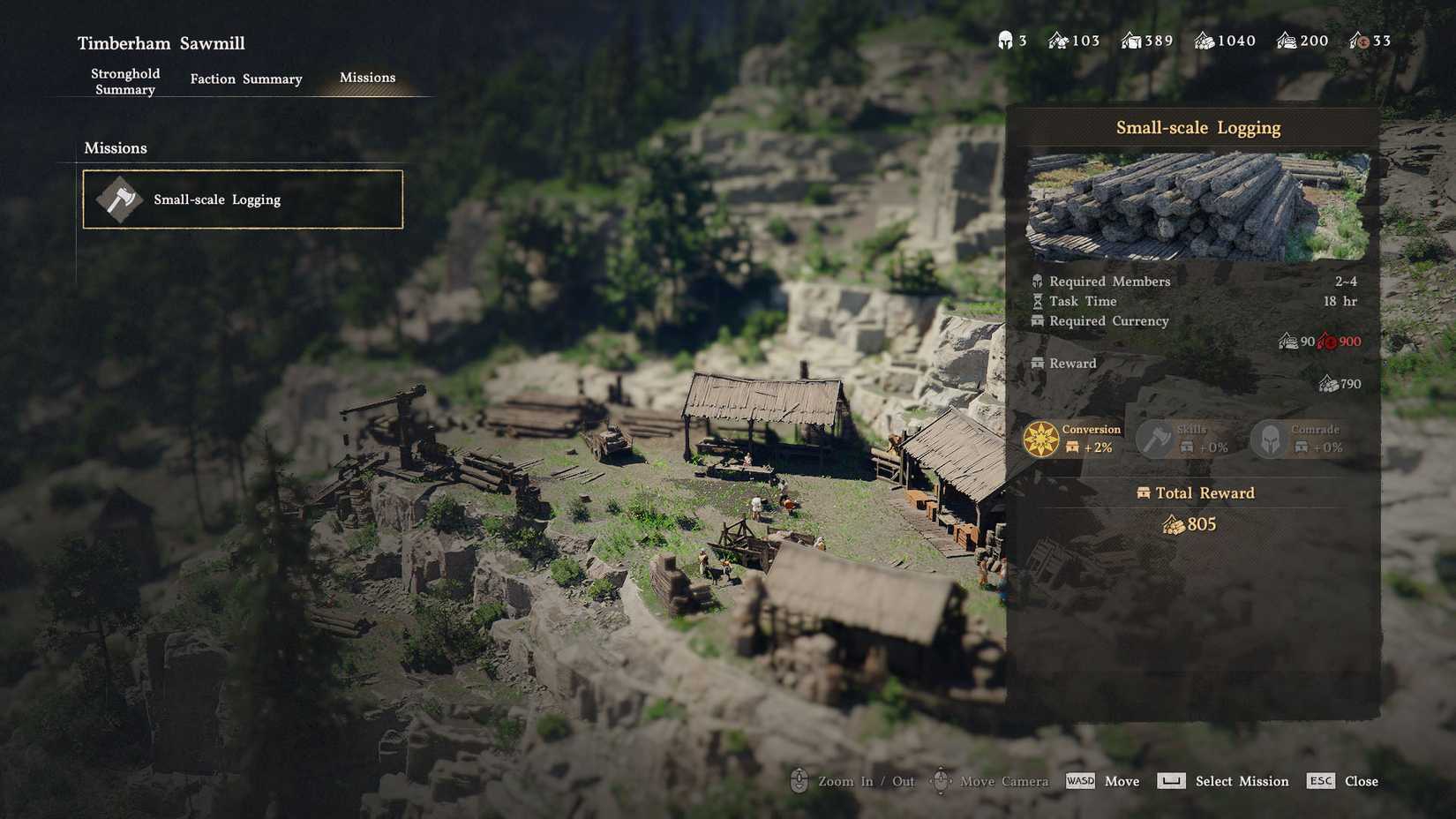Open the Faction Summary tab
1456x819 pixels.
pos(244,79)
